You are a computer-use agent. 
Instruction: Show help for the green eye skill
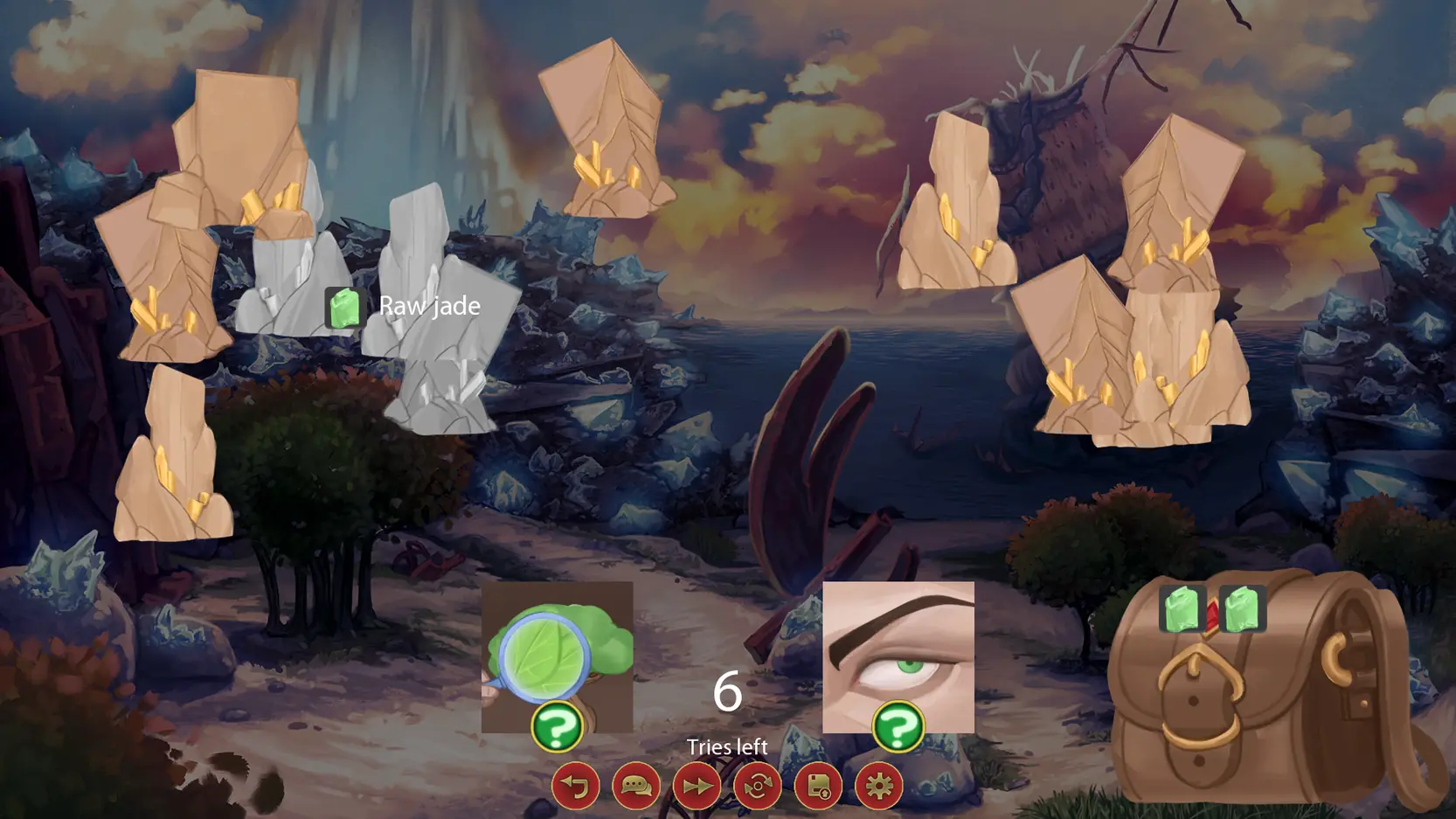[x=898, y=726]
